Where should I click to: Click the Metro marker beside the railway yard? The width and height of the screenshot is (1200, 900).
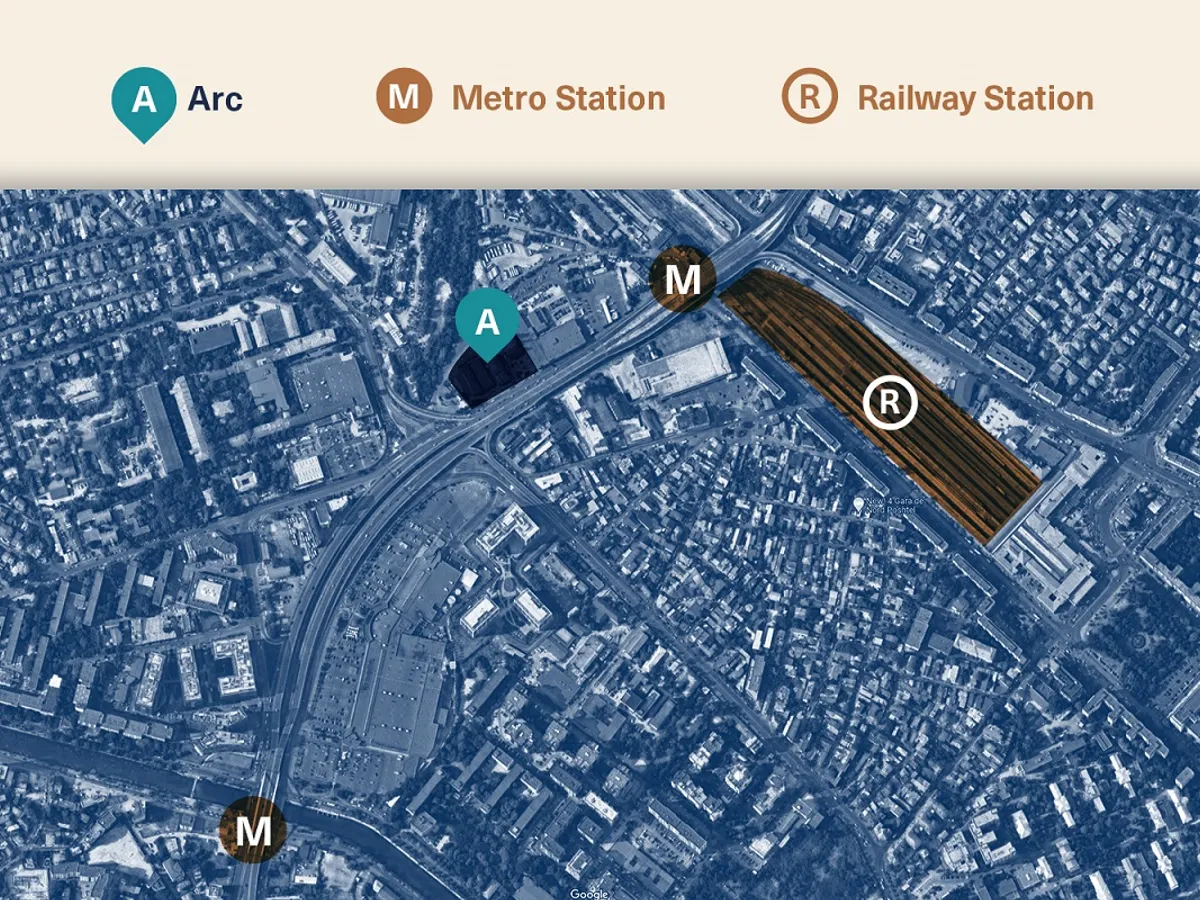[x=682, y=279]
